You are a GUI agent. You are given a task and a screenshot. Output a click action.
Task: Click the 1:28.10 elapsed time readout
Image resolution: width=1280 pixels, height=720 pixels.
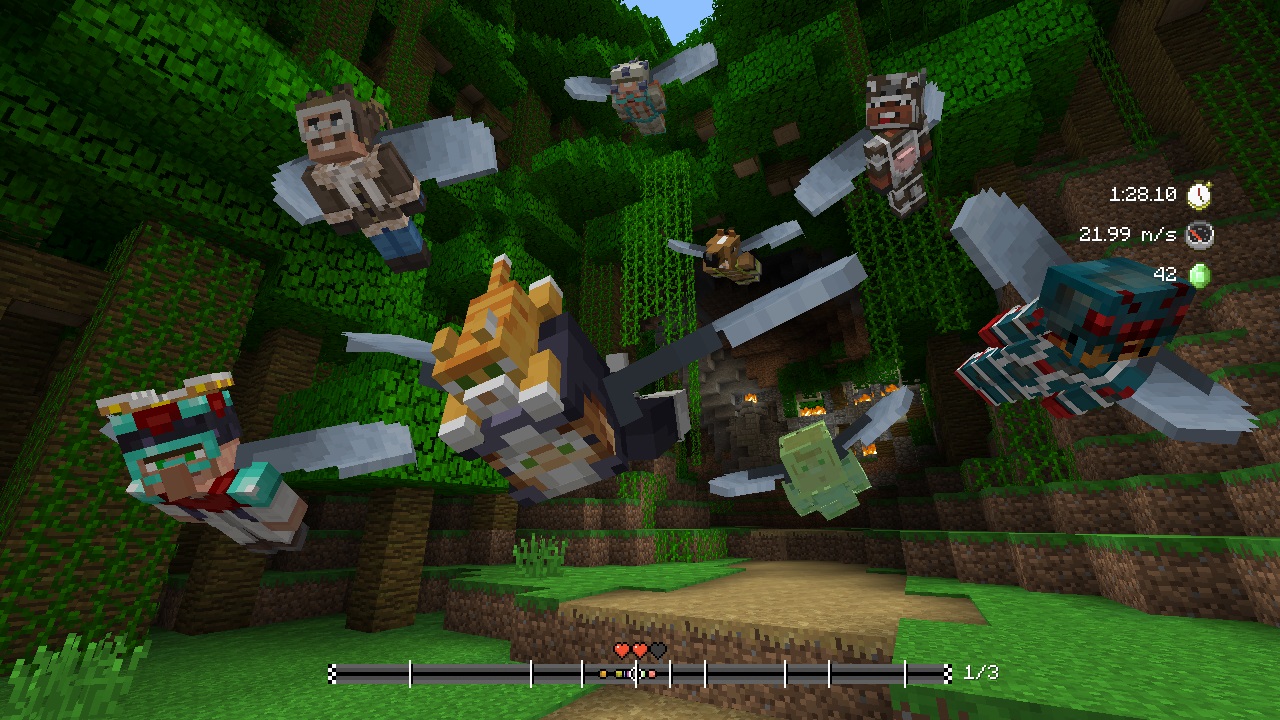1145,196
